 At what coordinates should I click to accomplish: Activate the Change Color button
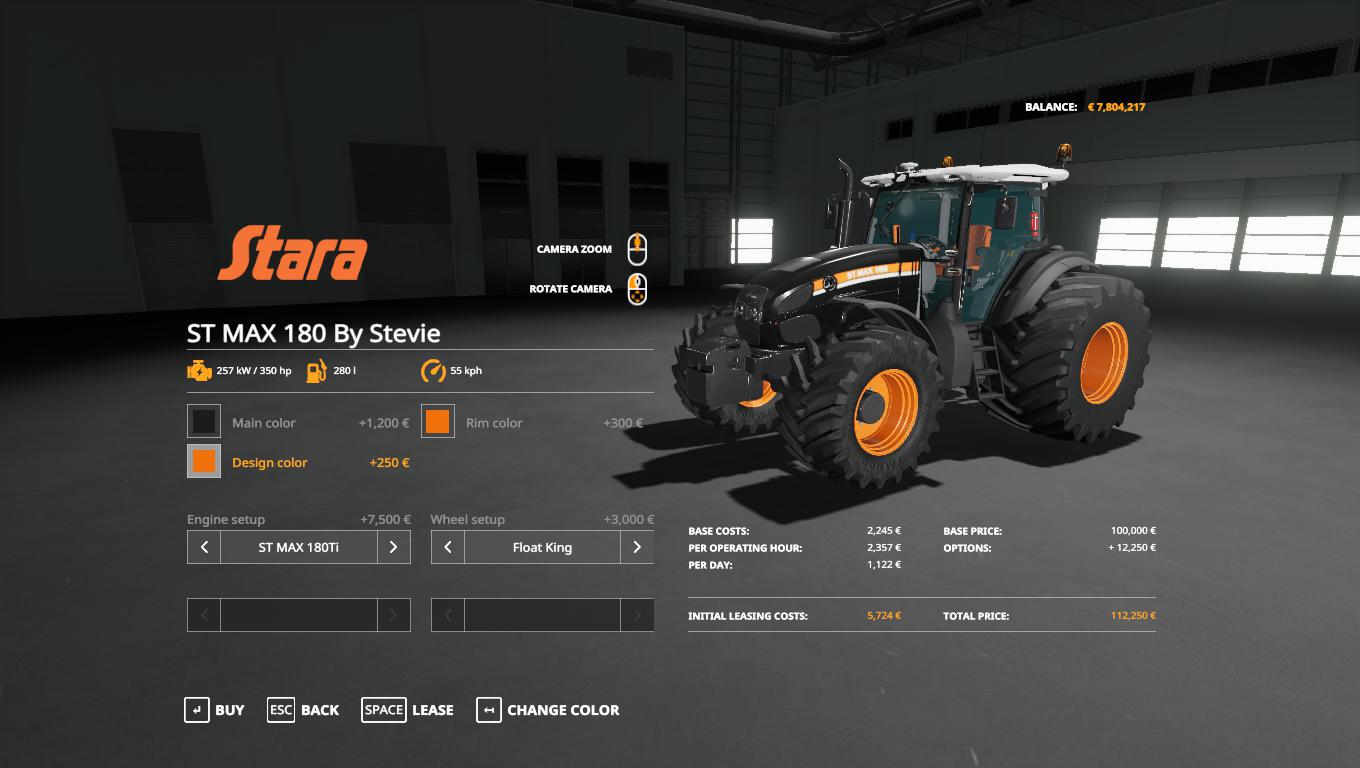pyautogui.click(x=547, y=710)
